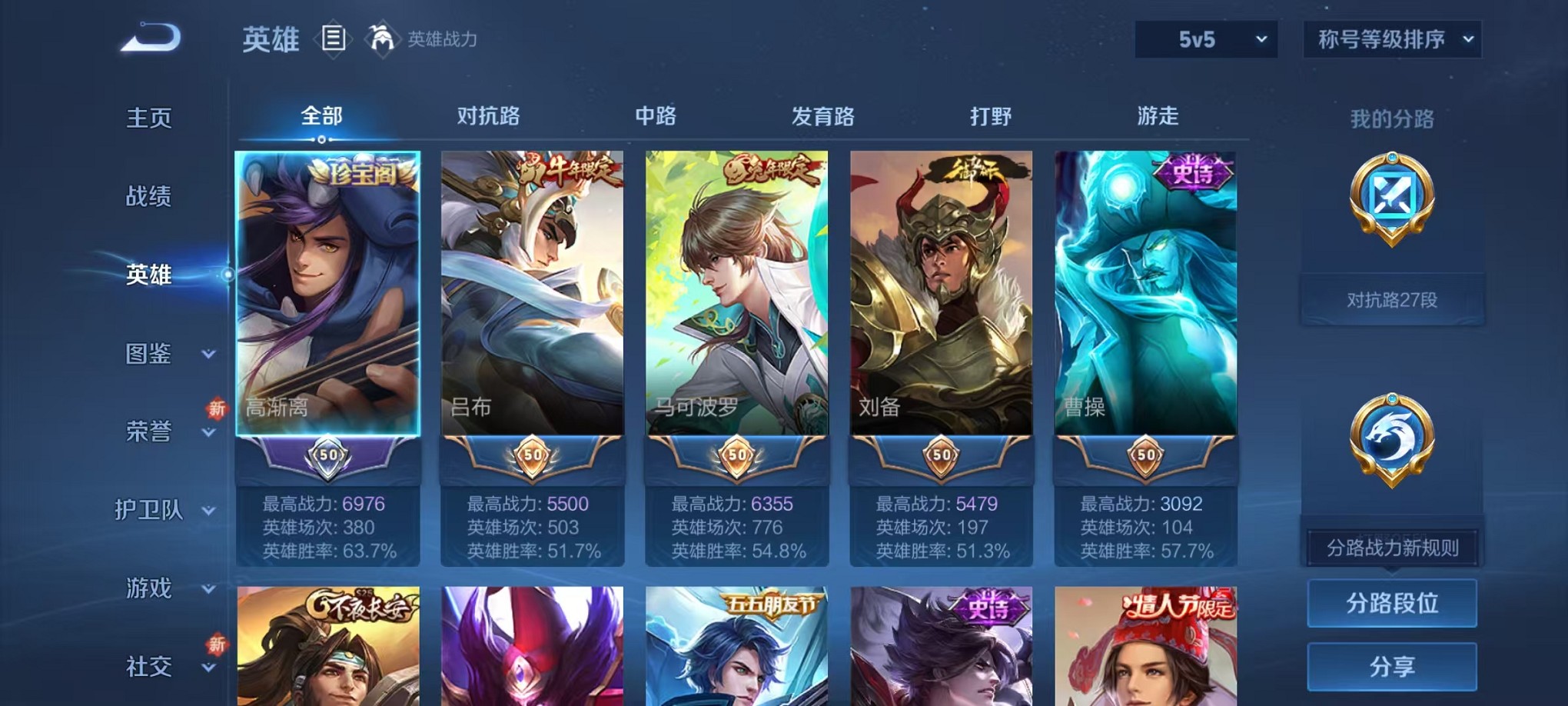Switch to the 打野 jungle tab

tap(992, 115)
